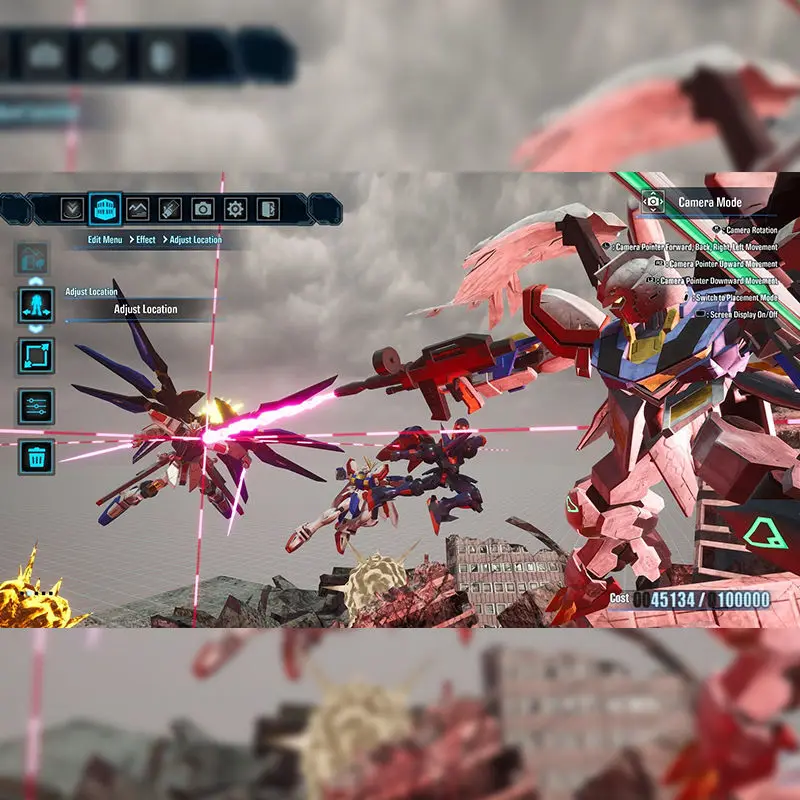Select the Adjust Location mech icon
This screenshot has height=800, width=800.
click(36, 306)
